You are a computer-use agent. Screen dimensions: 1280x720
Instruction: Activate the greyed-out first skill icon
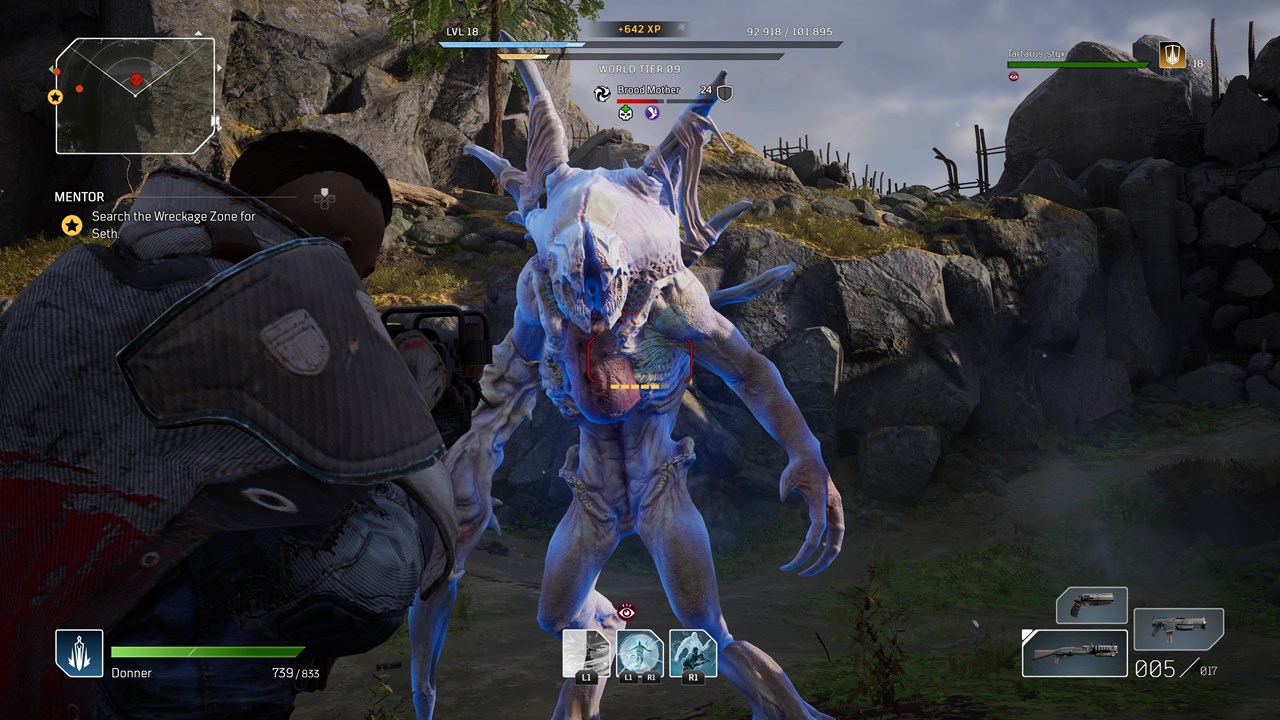586,654
